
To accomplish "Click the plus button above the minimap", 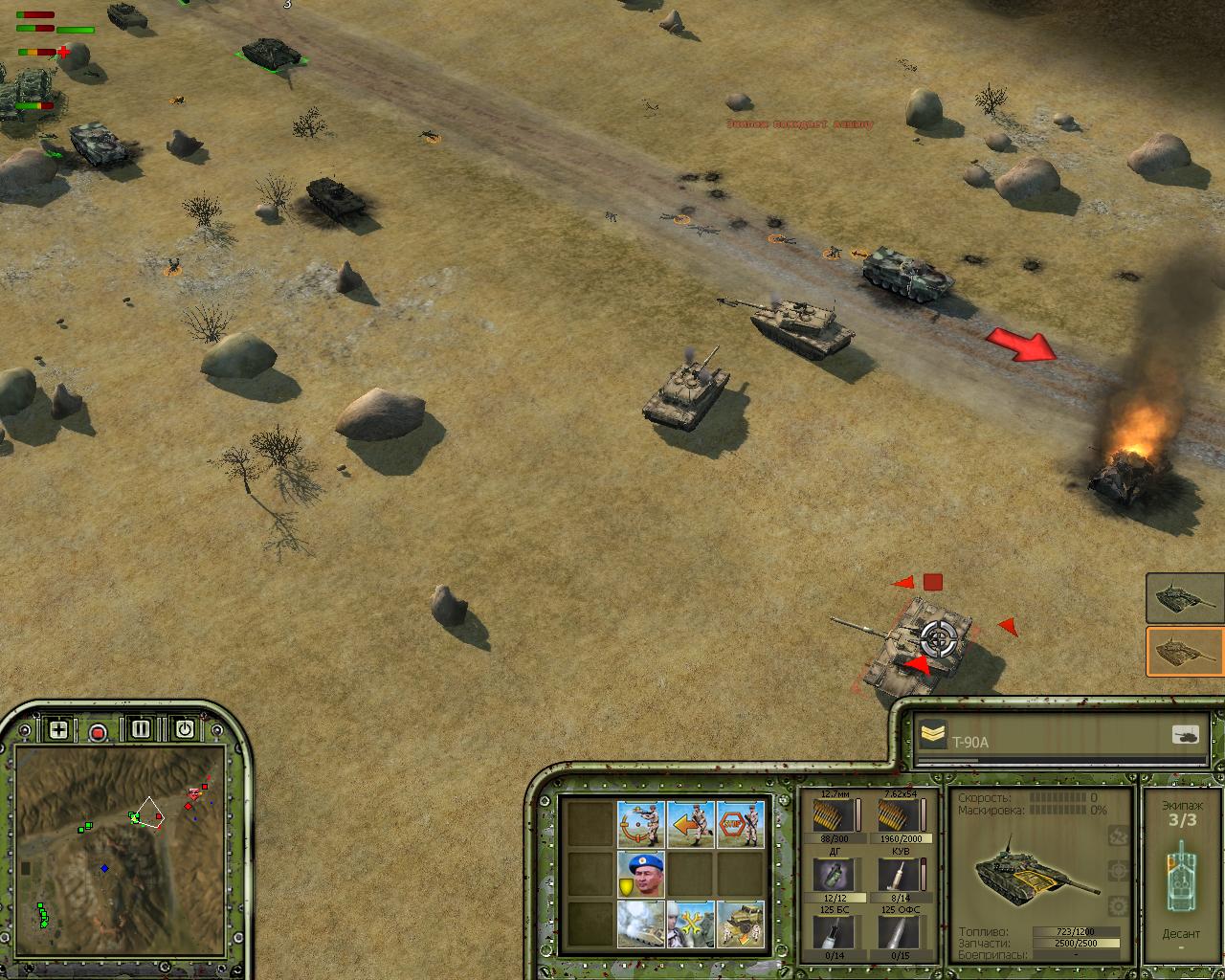I will coord(59,730).
